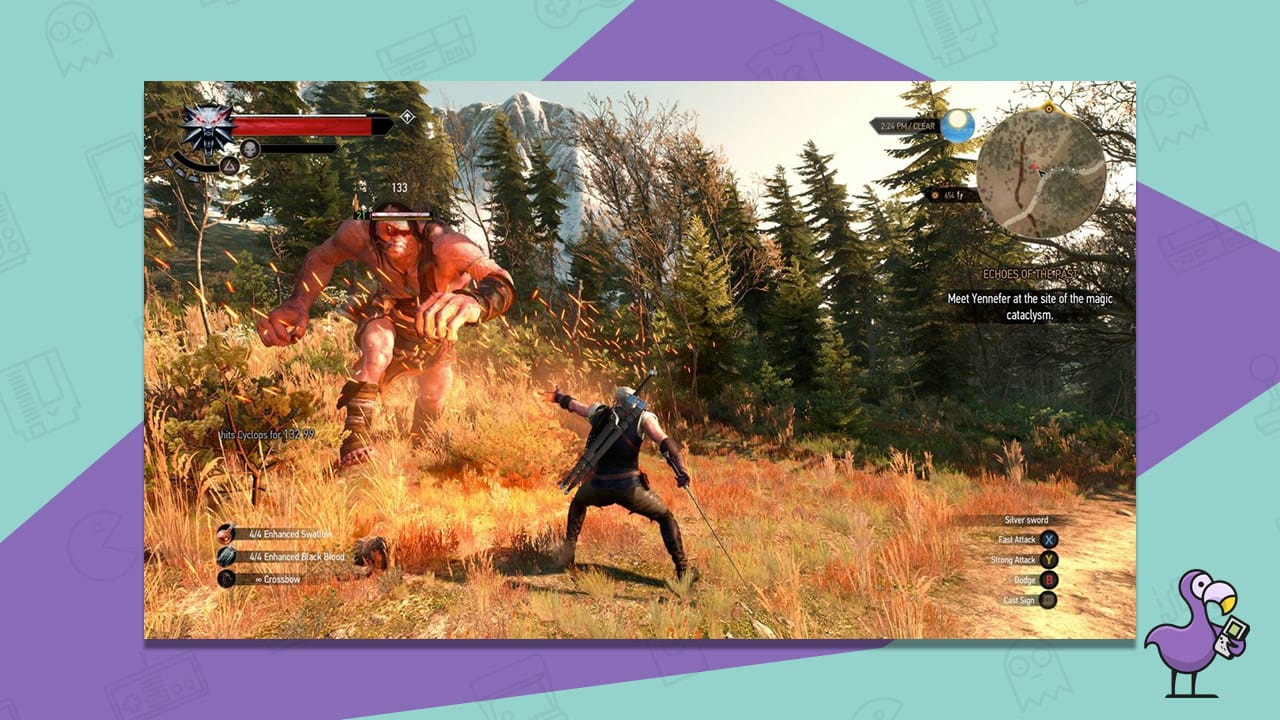1280x720 pixels.
Task: Select the wolf medallion icon
Action: point(206,130)
